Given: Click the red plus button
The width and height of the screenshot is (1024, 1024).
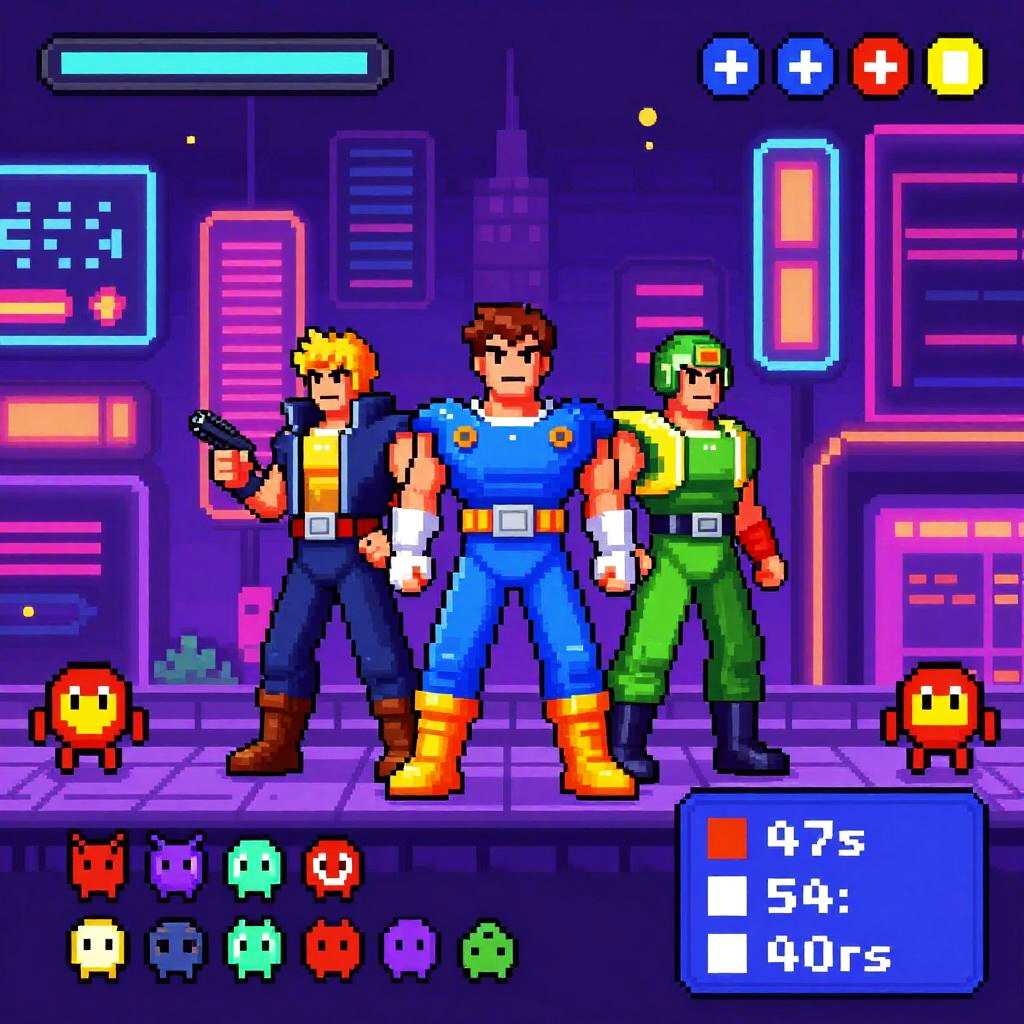Looking at the screenshot, I should tap(880, 67).
